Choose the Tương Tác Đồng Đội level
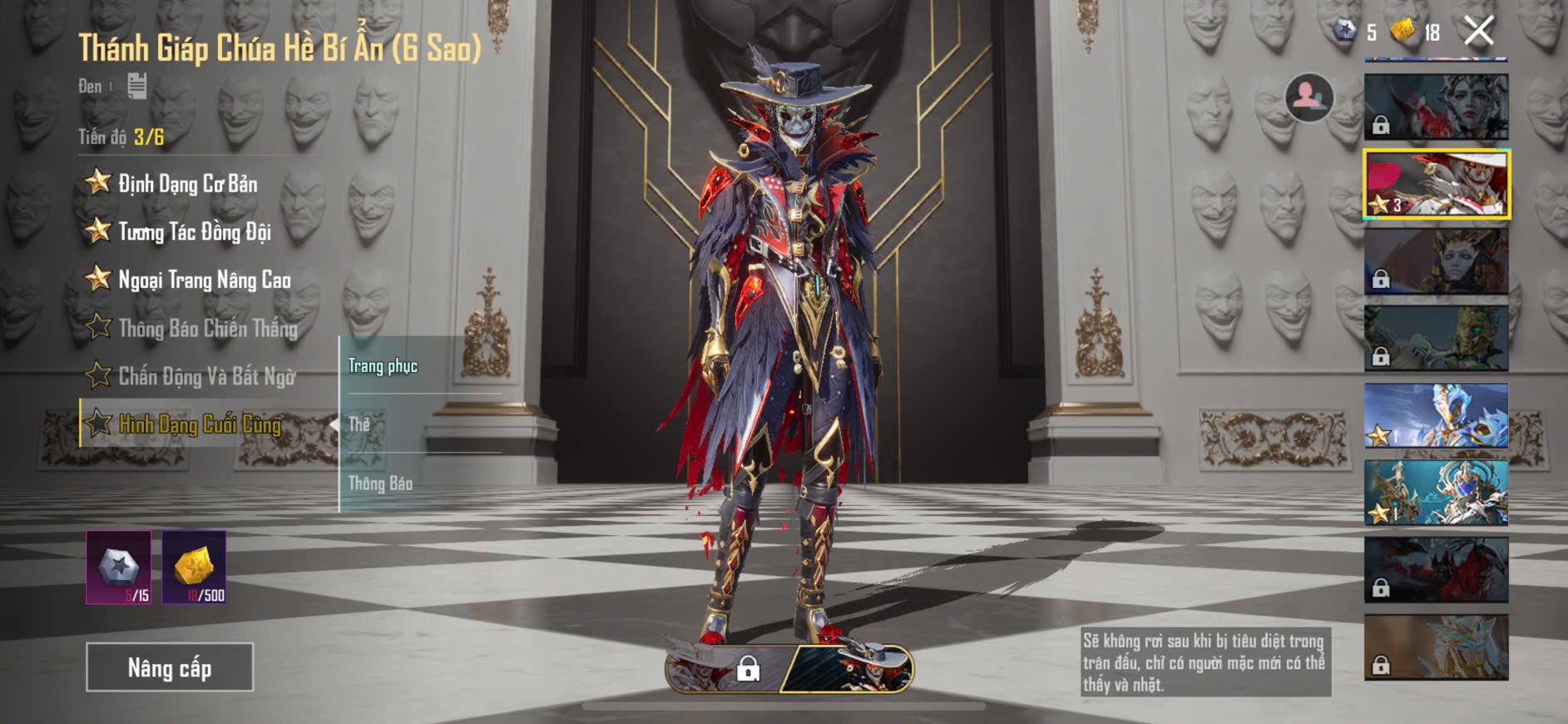Viewport: 1568px width, 724px height. point(194,231)
